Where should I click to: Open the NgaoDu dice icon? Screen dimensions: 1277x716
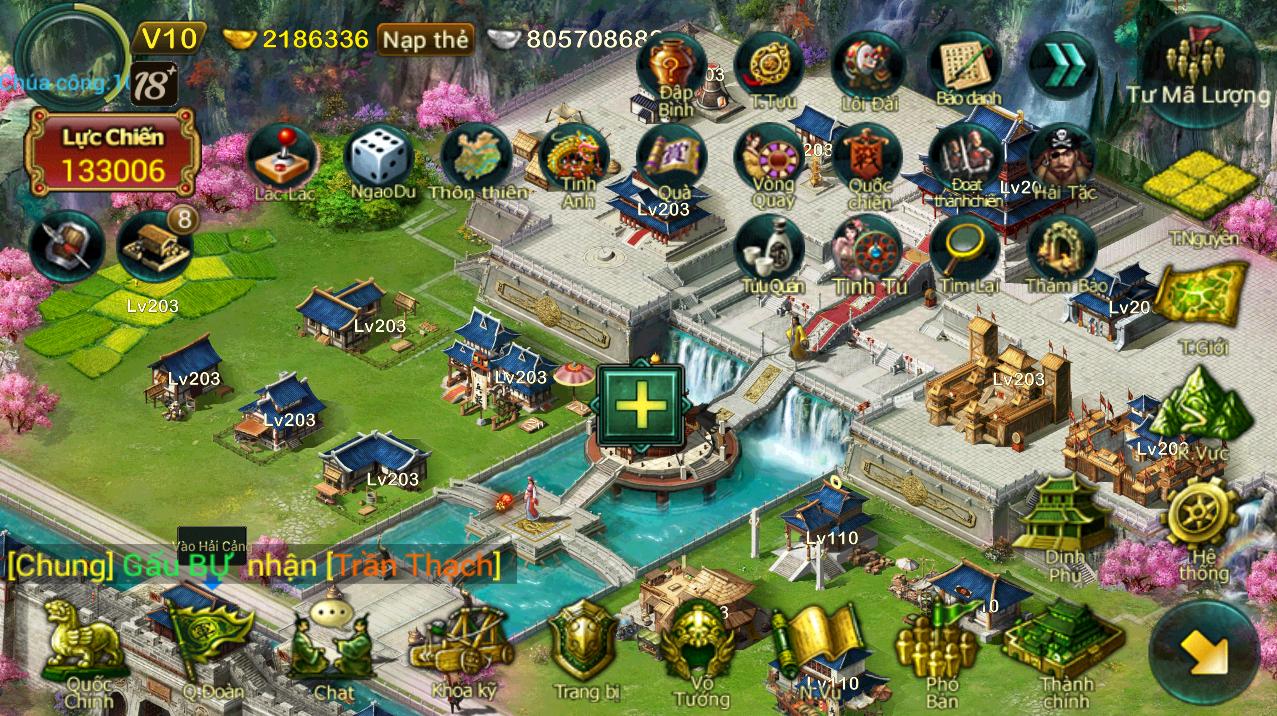click(379, 158)
